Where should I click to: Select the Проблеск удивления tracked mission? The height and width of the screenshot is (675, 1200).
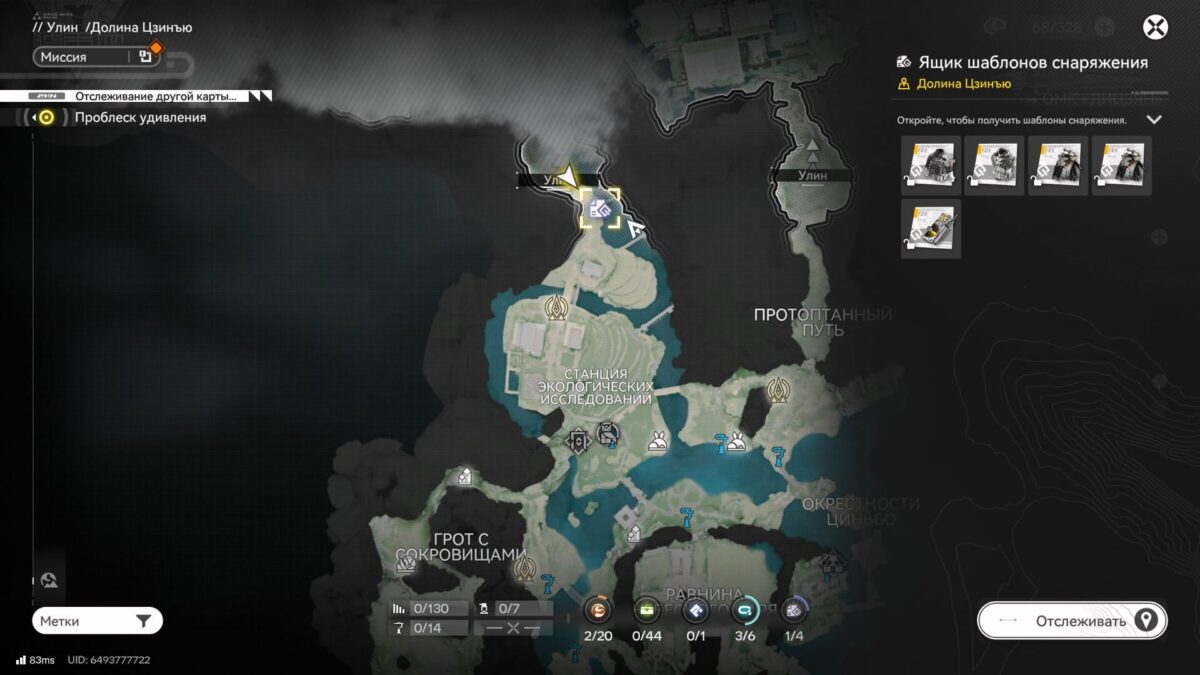pos(140,118)
